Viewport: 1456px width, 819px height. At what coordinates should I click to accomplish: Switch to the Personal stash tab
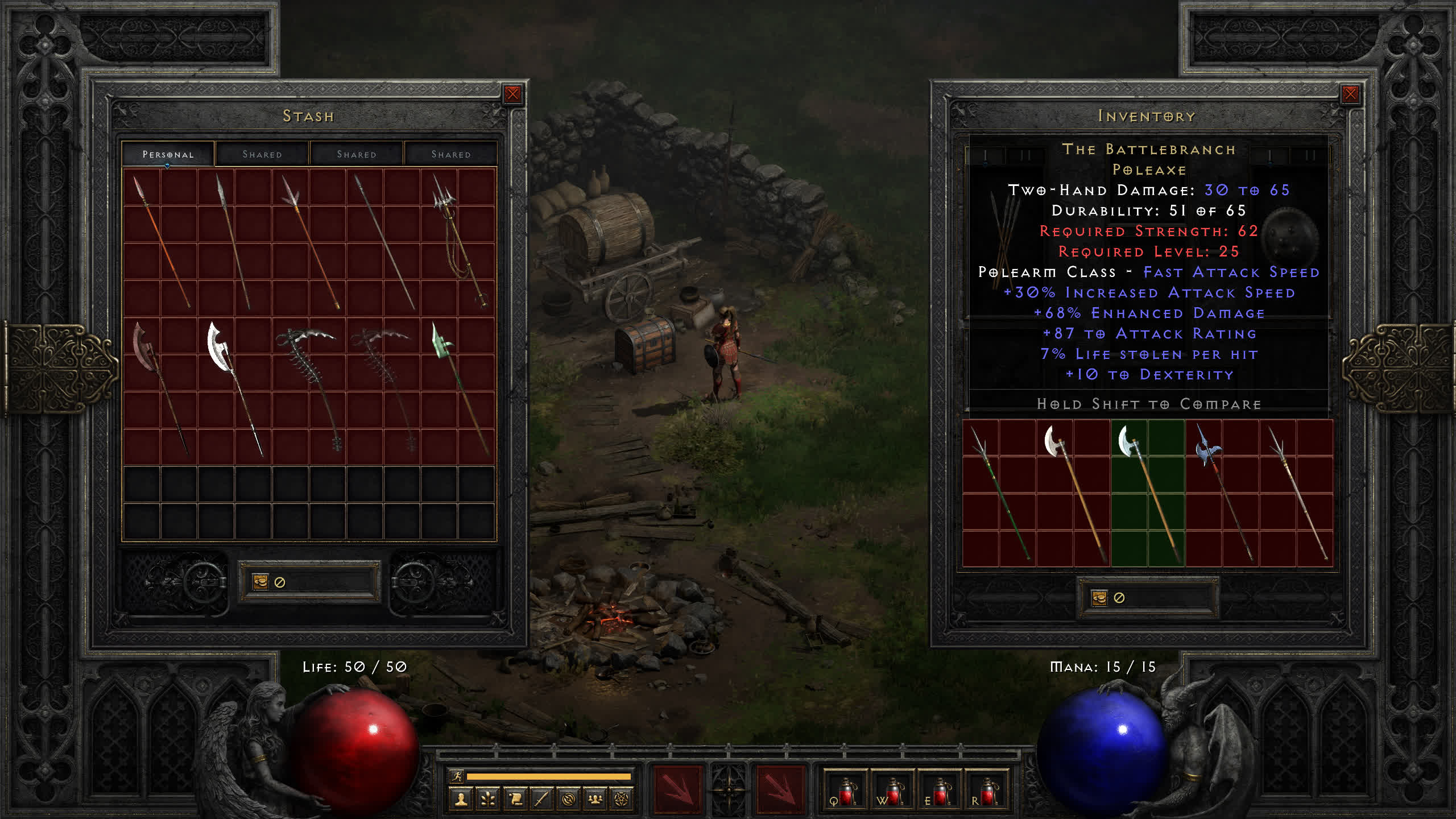click(x=168, y=154)
